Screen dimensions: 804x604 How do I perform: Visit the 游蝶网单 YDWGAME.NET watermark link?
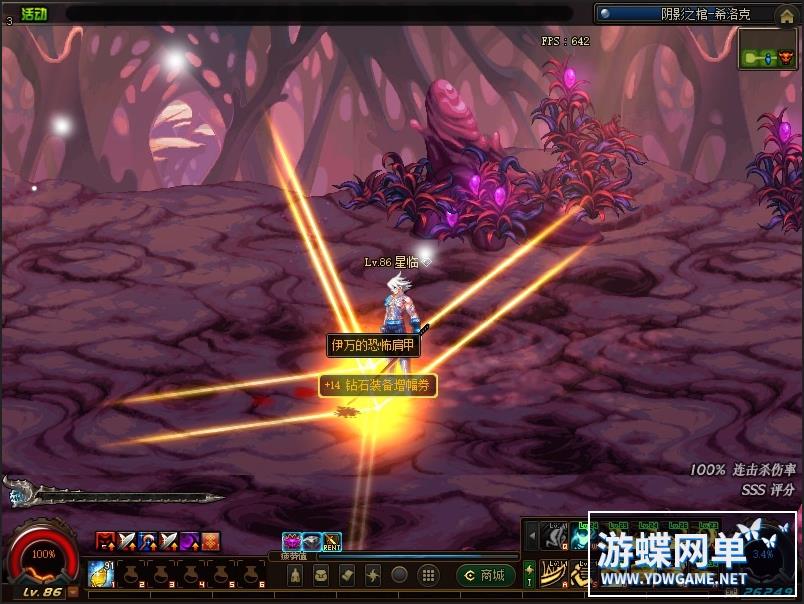click(692, 555)
